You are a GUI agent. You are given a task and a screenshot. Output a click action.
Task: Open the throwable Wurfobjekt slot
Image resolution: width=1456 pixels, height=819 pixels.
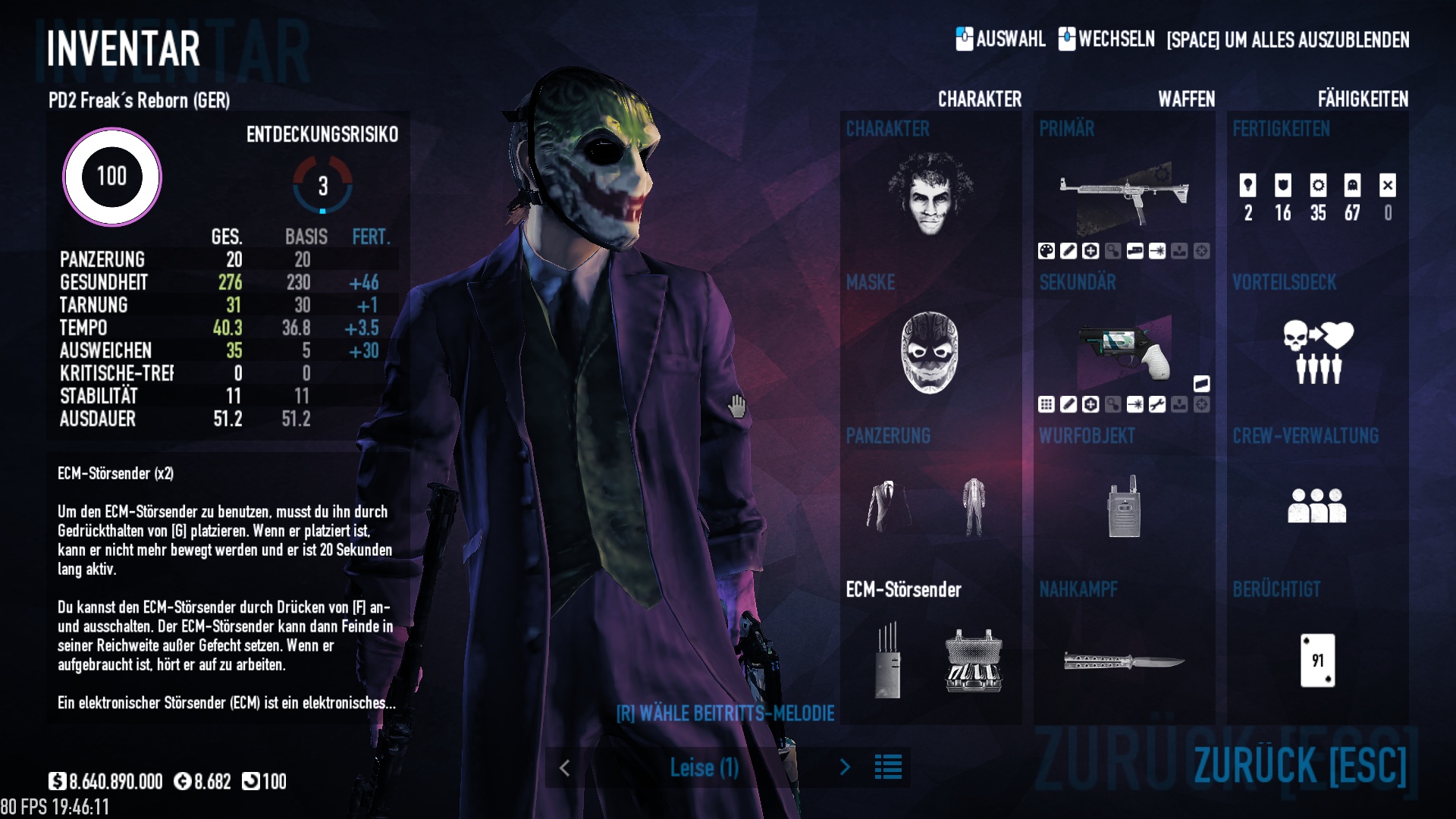click(1124, 506)
